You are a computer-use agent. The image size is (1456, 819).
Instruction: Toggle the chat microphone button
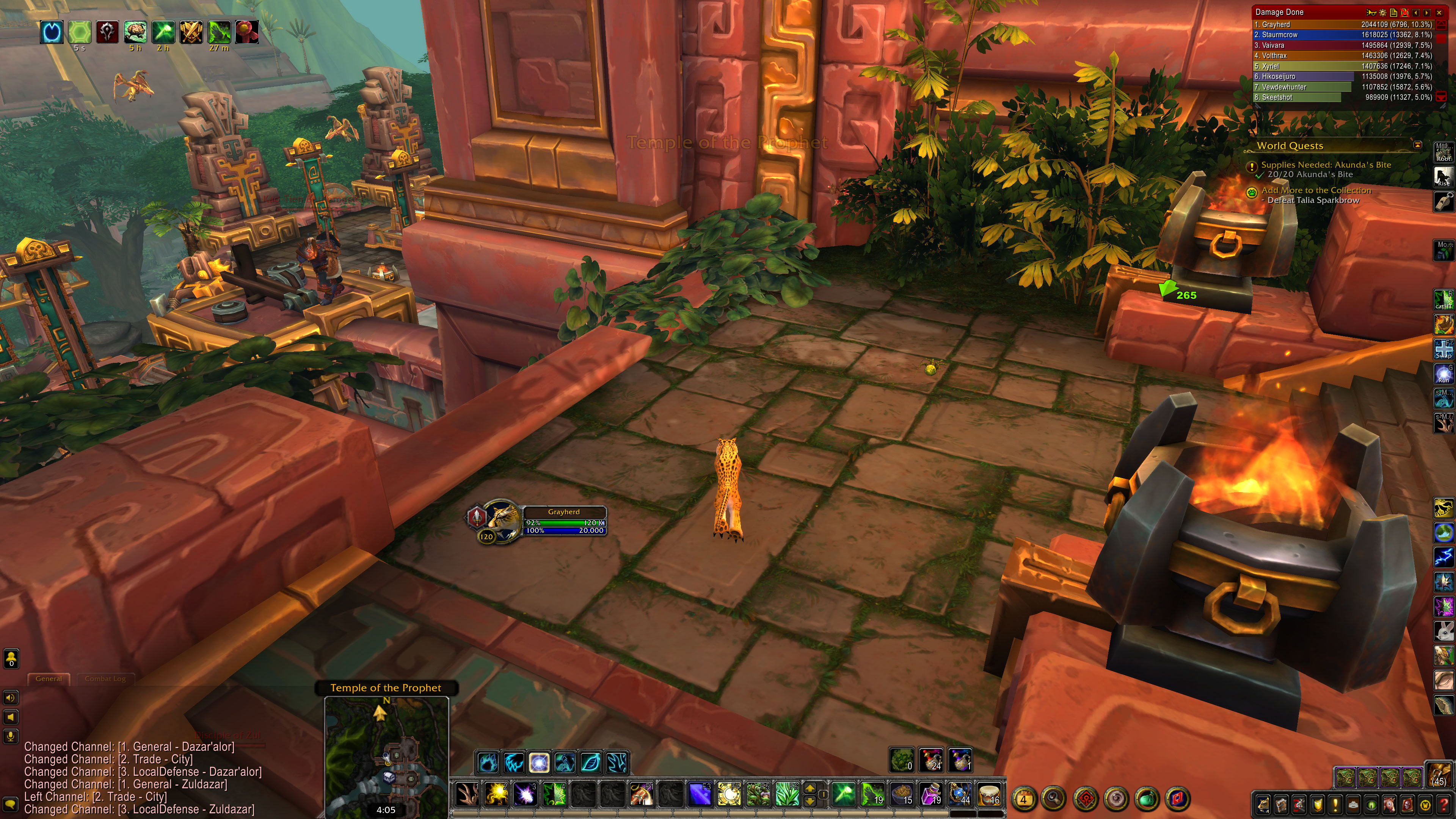(10, 736)
